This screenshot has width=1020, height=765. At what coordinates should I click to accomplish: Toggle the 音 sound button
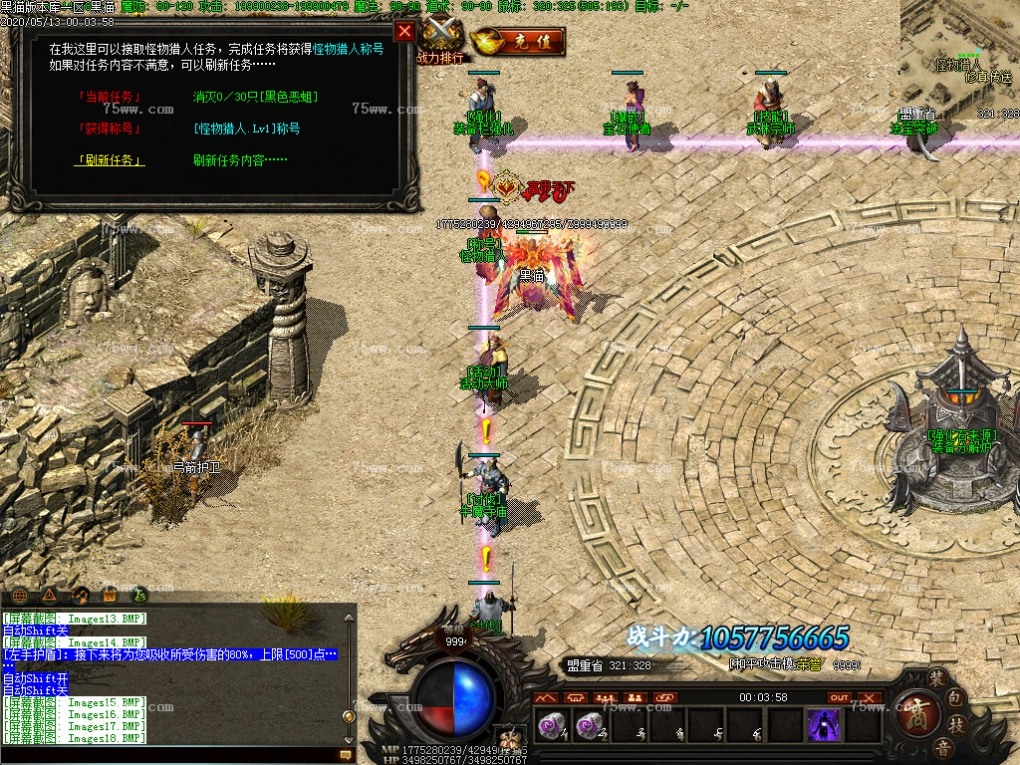tap(942, 747)
